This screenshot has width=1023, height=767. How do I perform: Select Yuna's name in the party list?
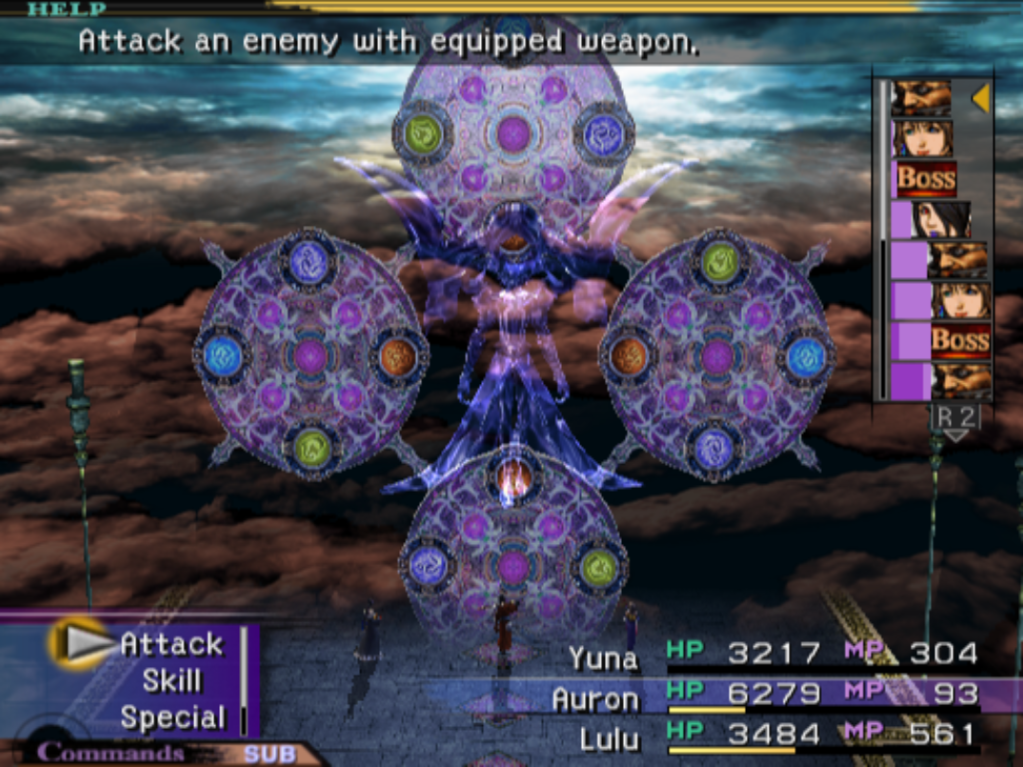click(x=602, y=657)
